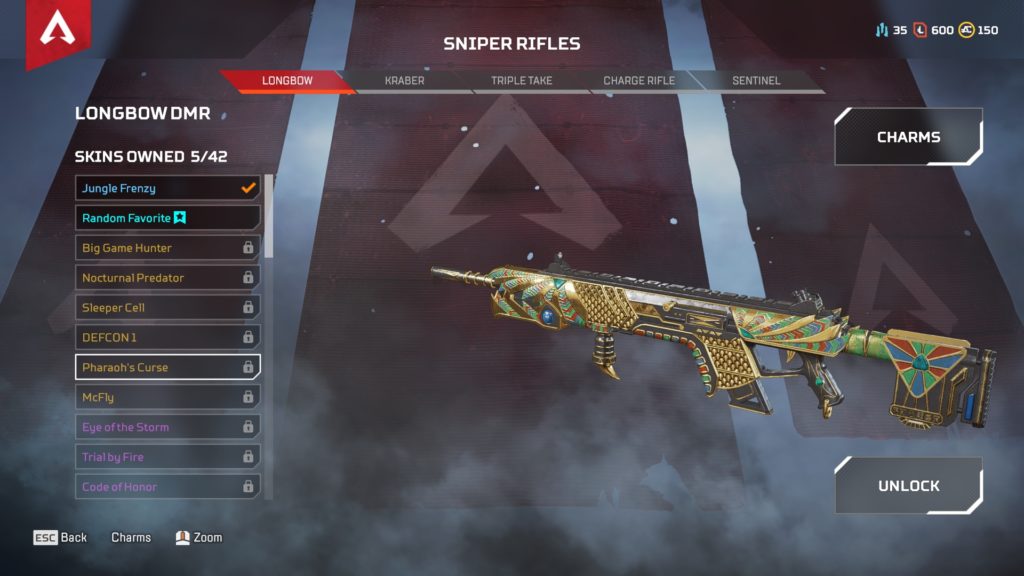Select the Eye of the Storm skin
Viewport: 1024px width, 576px height.
(x=167, y=427)
